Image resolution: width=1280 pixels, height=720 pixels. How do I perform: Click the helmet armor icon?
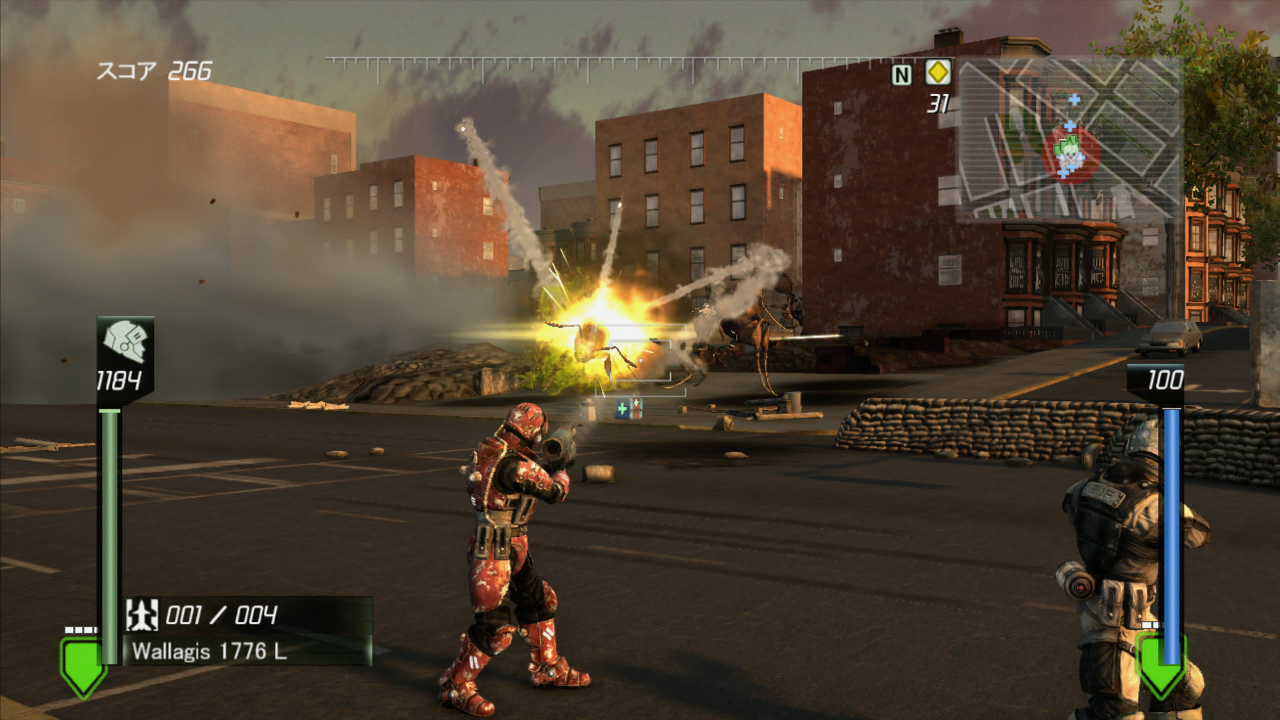(125, 342)
